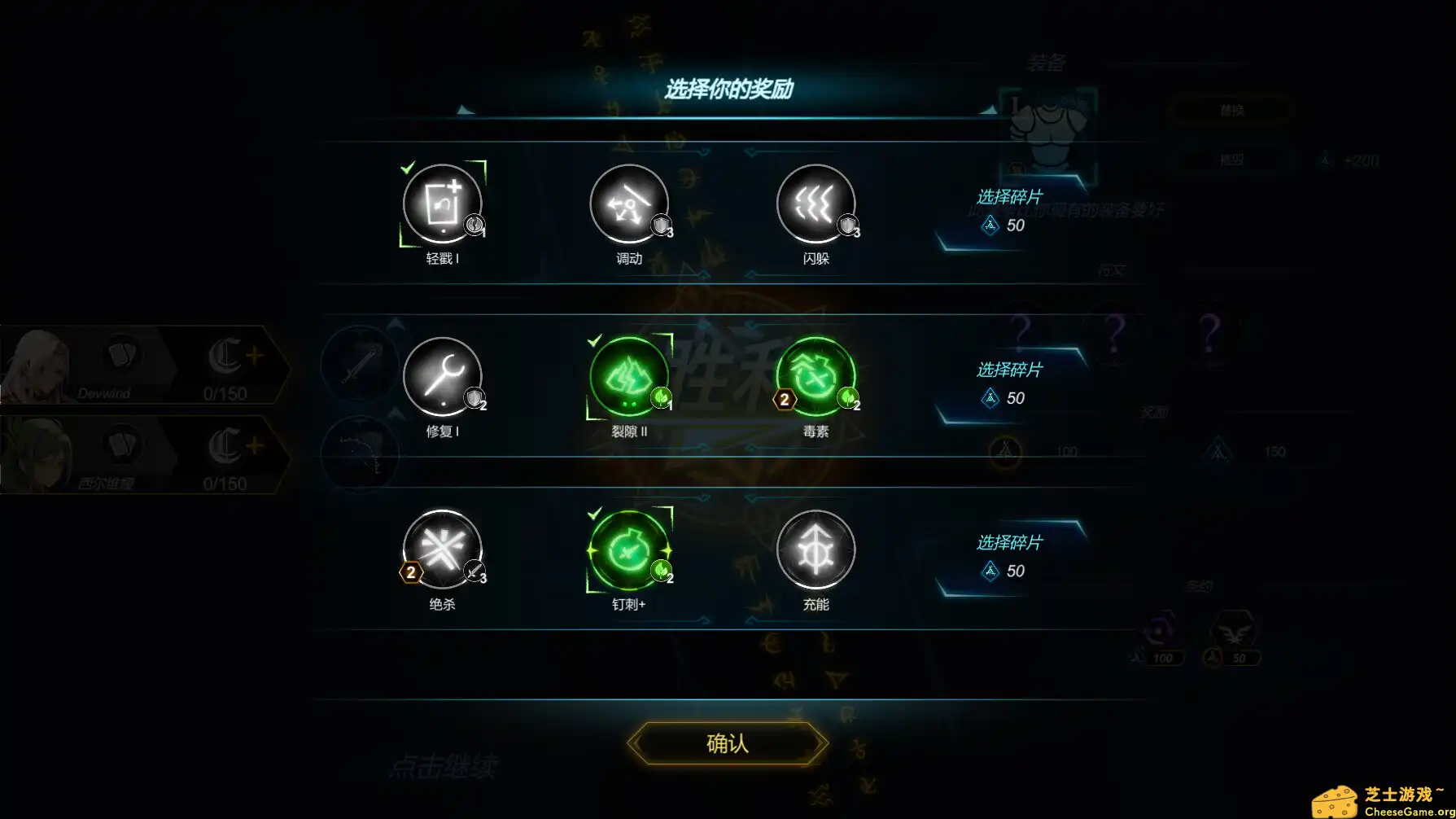Select the 绝杀 skill icon
The image size is (1456, 819).
[x=442, y=550]
